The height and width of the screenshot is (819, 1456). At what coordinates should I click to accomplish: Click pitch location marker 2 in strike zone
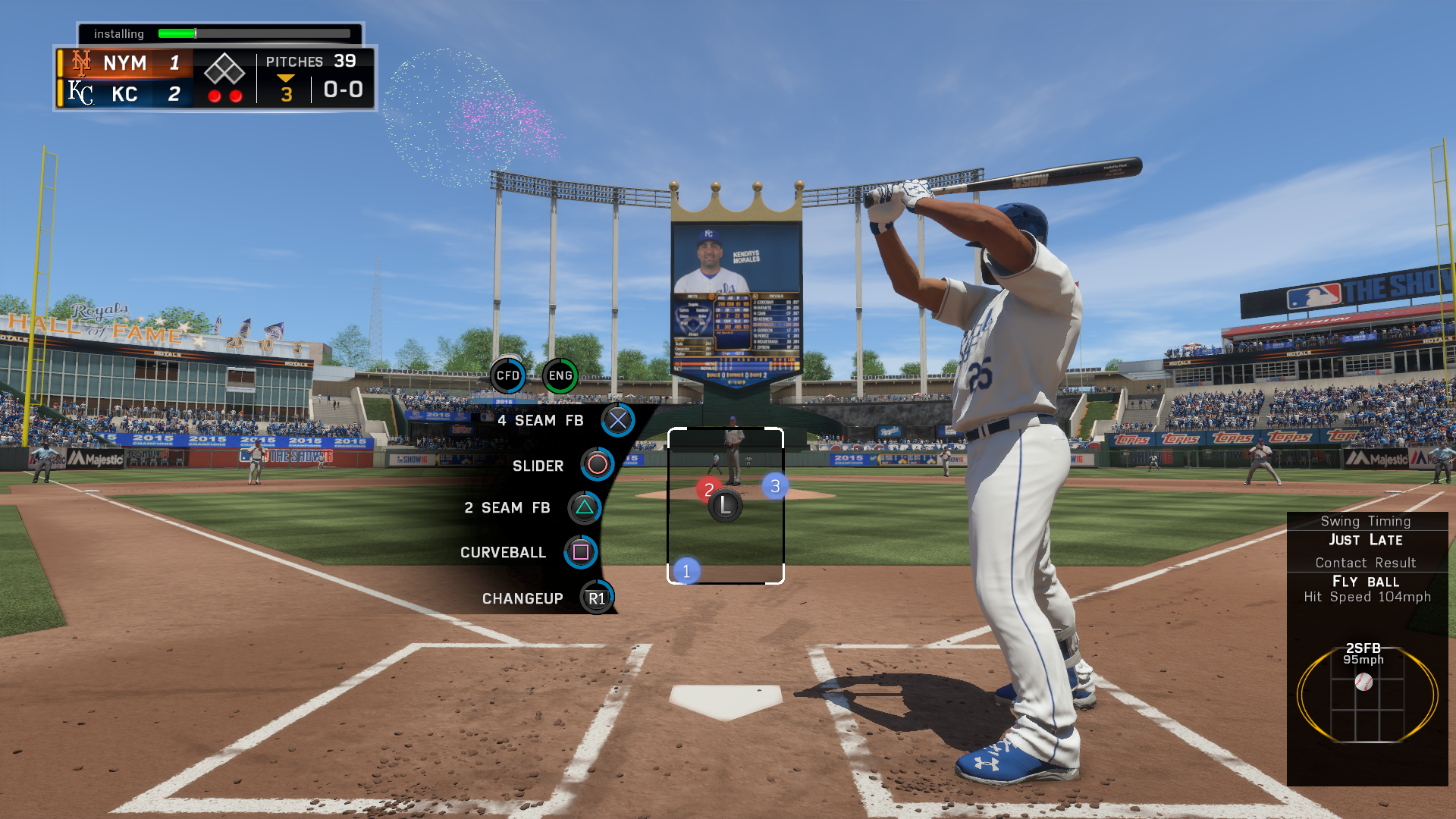[708, 489]
